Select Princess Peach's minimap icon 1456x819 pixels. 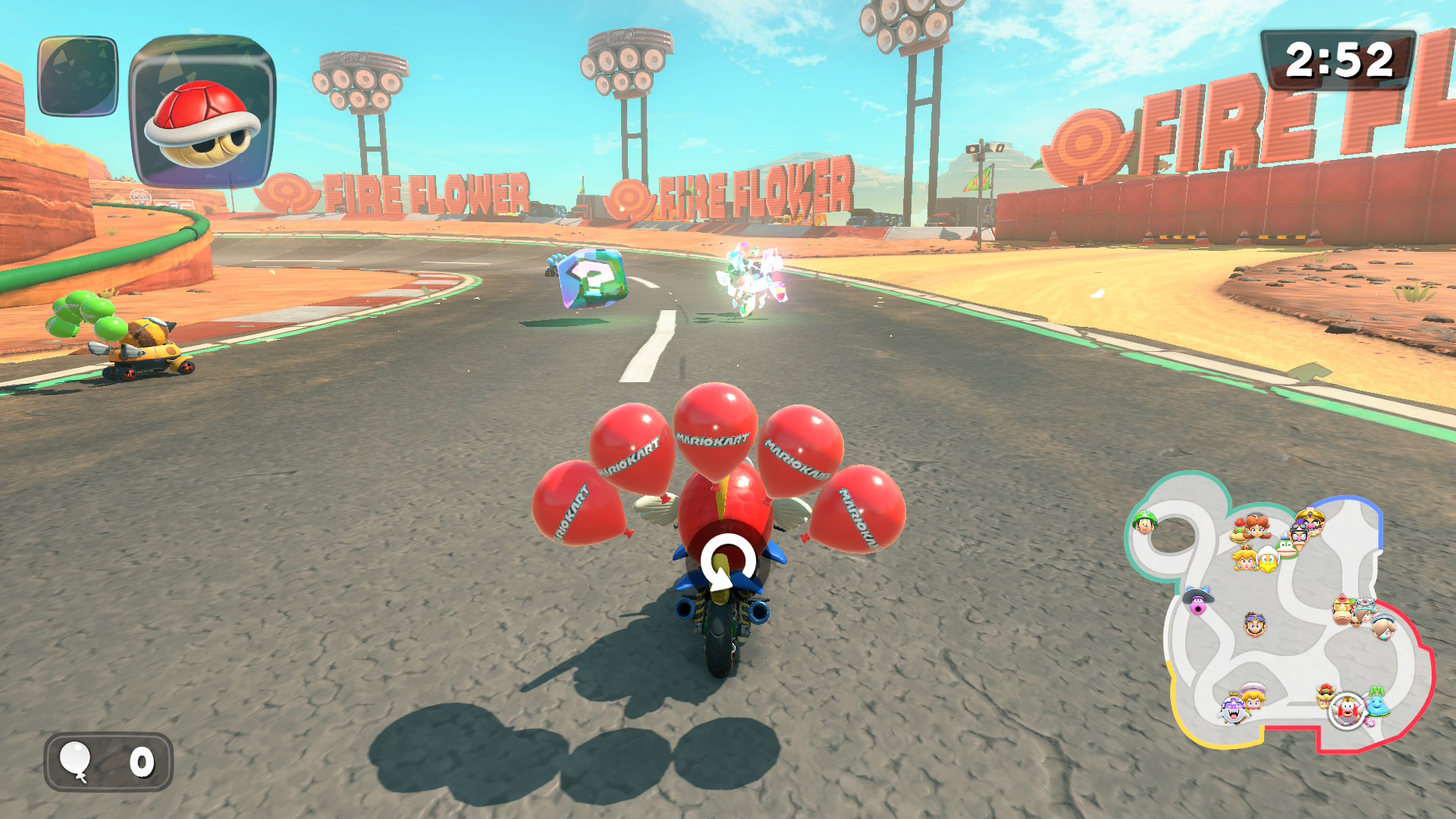pos(1245,560)
